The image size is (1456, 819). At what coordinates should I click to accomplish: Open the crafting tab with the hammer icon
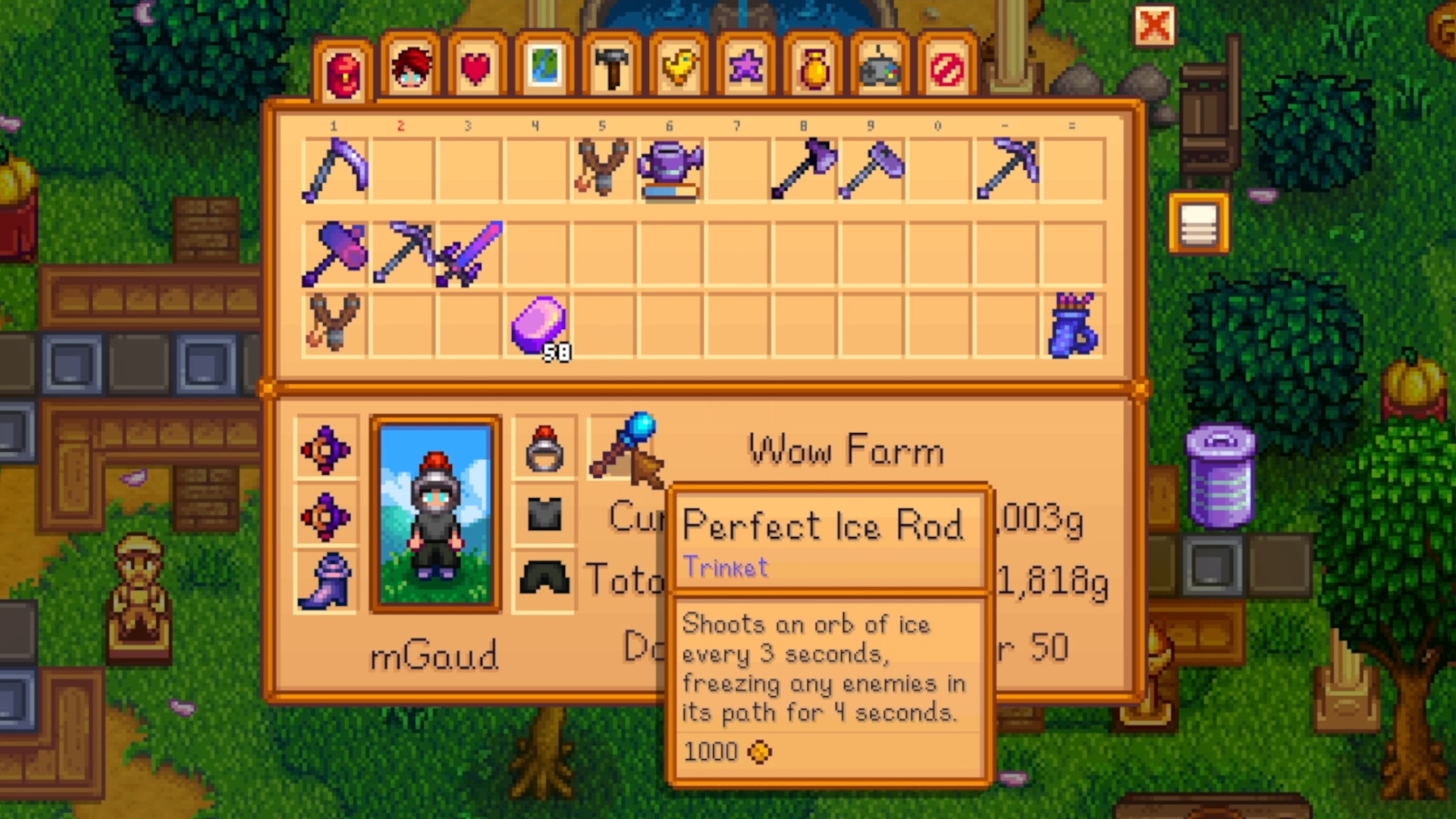coord(610,68)
